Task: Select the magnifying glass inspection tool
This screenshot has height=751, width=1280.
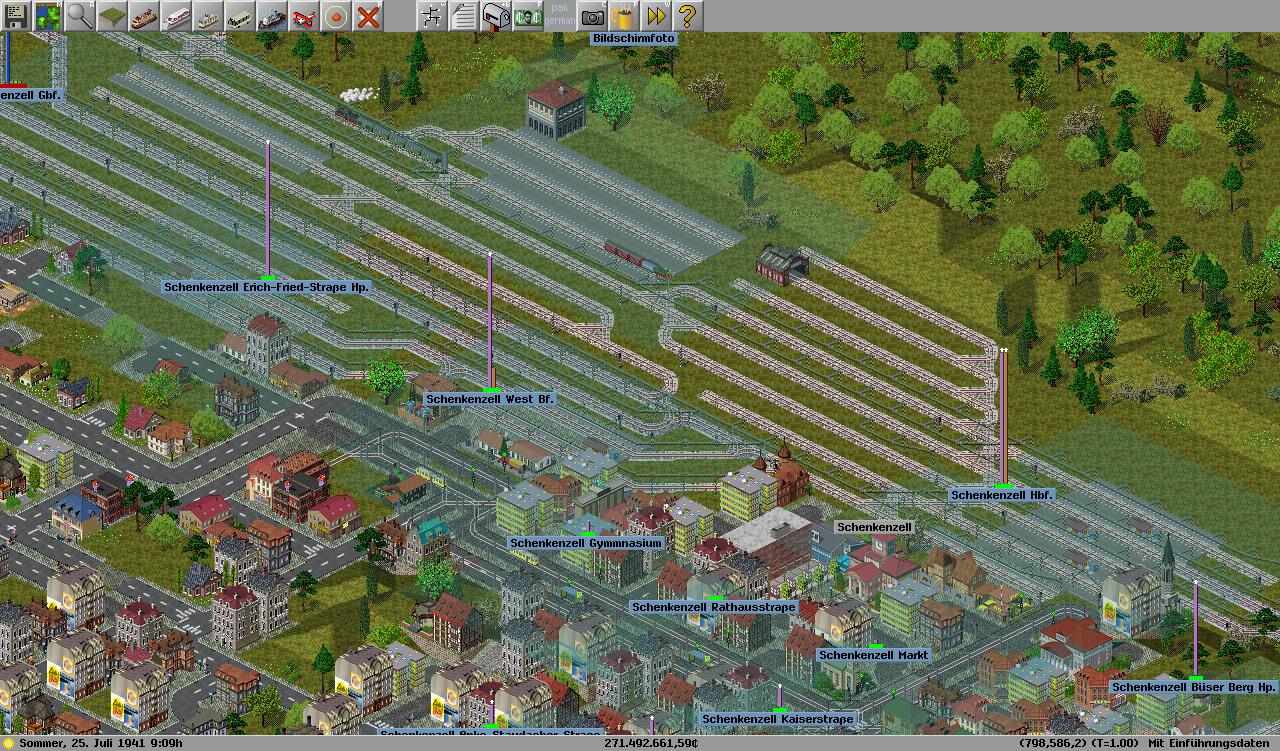Action: pyautogui.click(x=80, y=16)
